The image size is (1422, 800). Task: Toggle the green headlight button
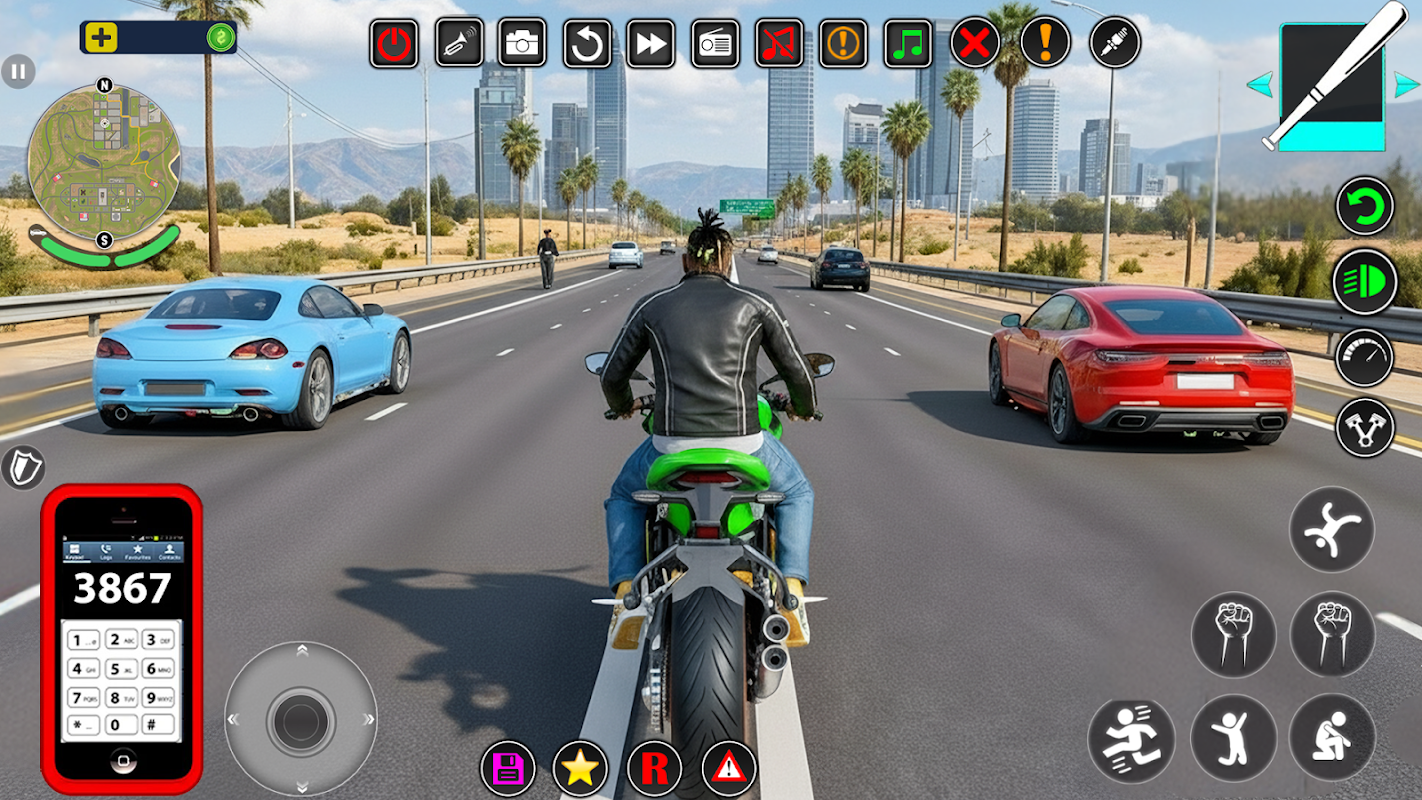pos(1365,282)
